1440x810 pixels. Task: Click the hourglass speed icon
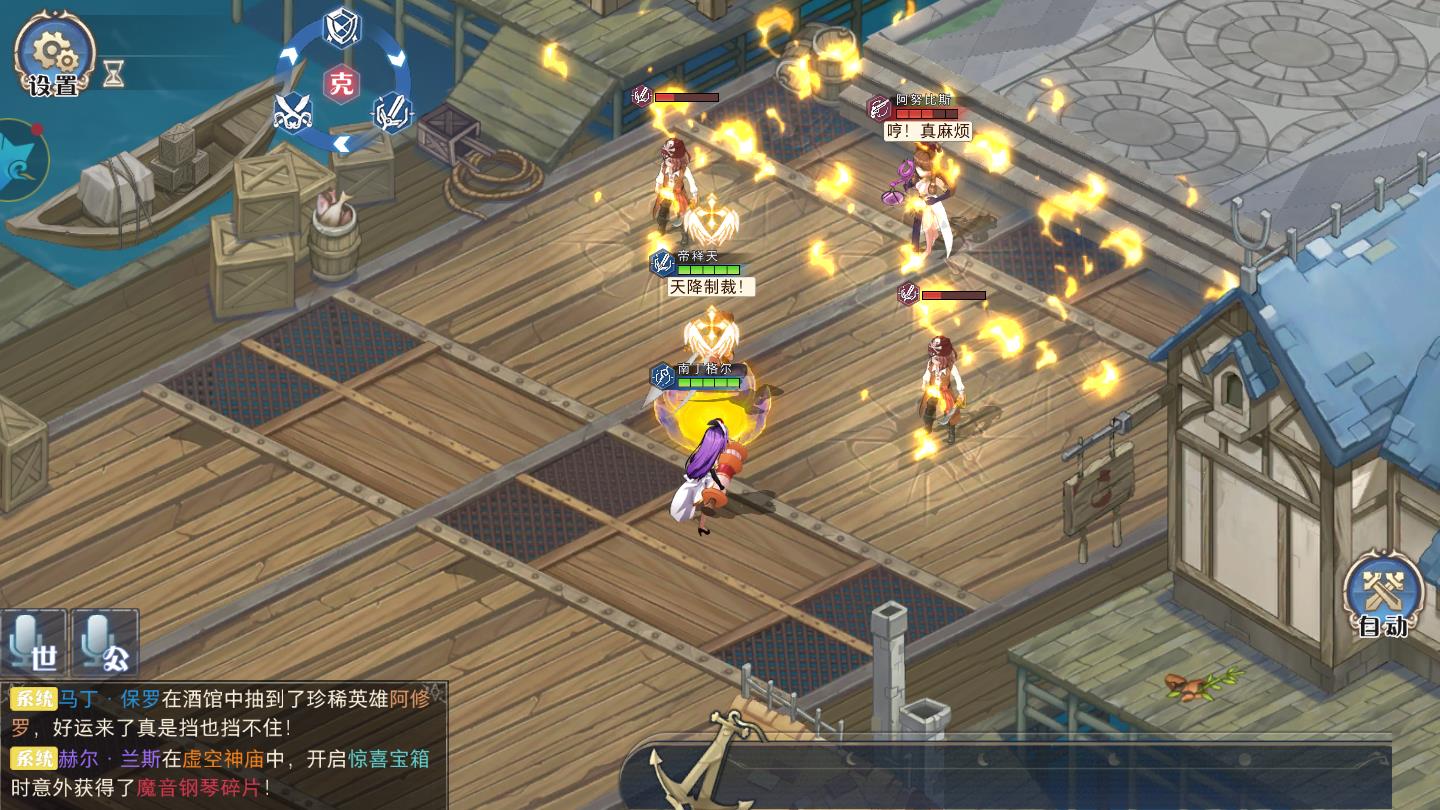click(114, 73)
